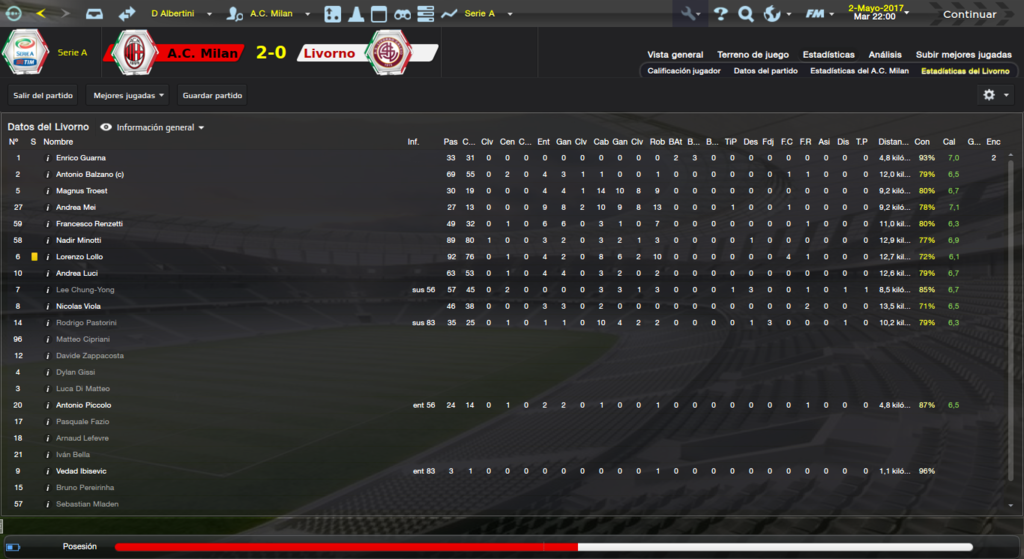Screen dimensions: 1024x559
Task: Click the help question mark icon
Action: 720,14
